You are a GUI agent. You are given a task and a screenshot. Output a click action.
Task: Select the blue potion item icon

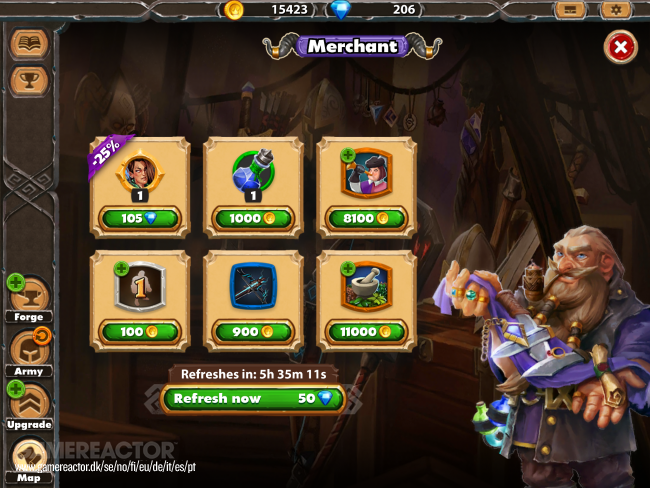point(253,173)
